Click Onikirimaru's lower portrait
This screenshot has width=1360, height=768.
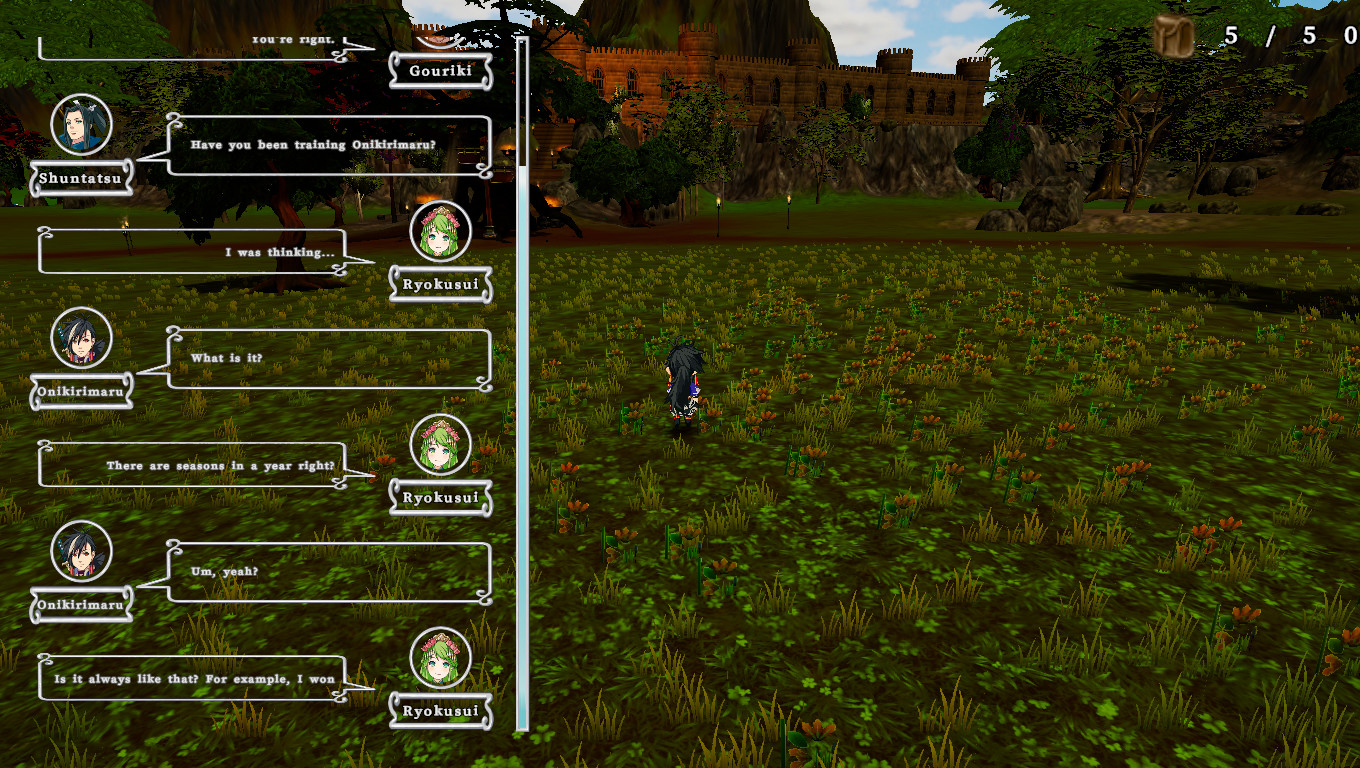tap(81, 553)
